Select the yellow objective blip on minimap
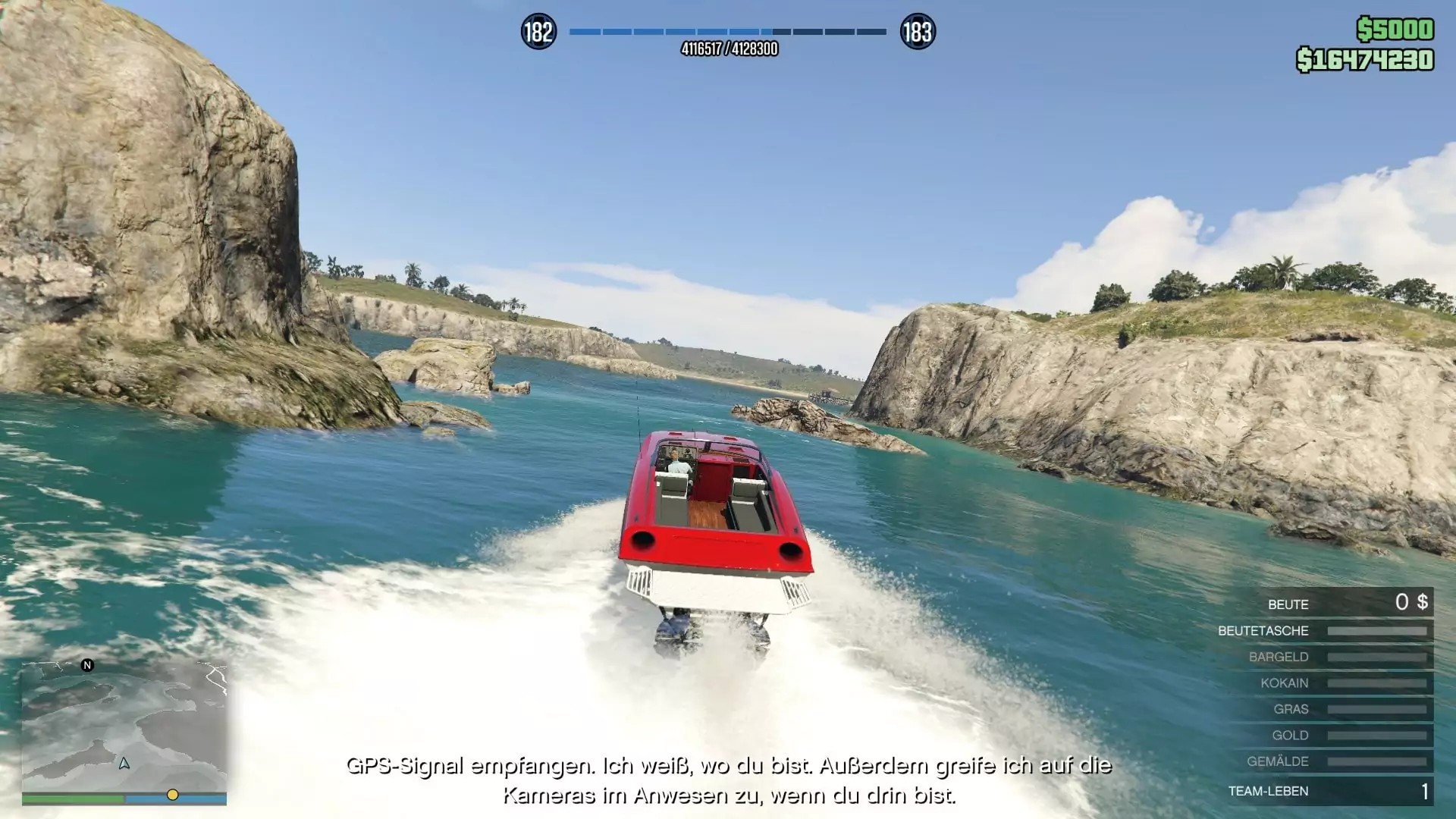Screen dimensions: 1456x819 (173, 795)
